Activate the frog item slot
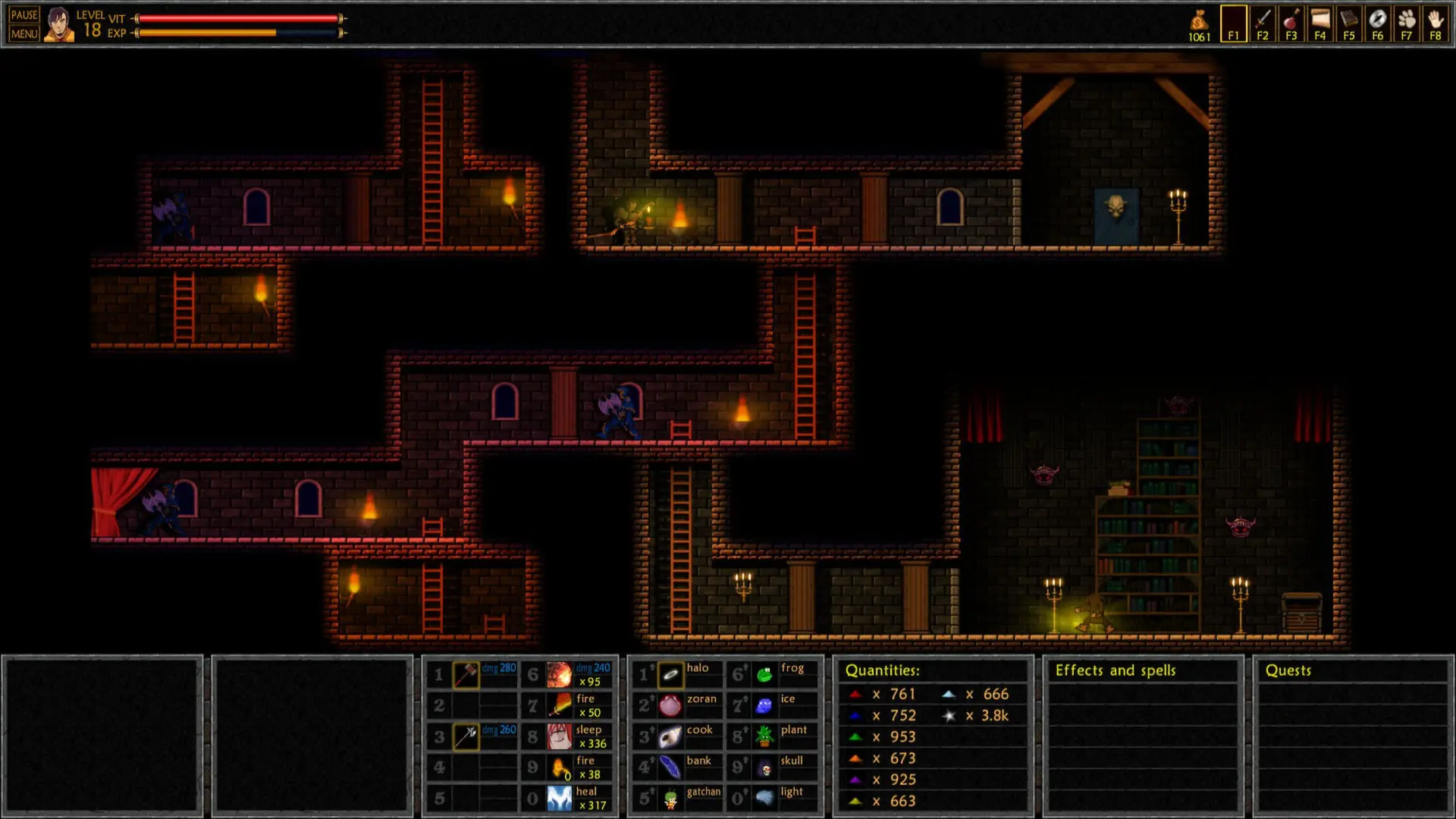 click(764, 674)
